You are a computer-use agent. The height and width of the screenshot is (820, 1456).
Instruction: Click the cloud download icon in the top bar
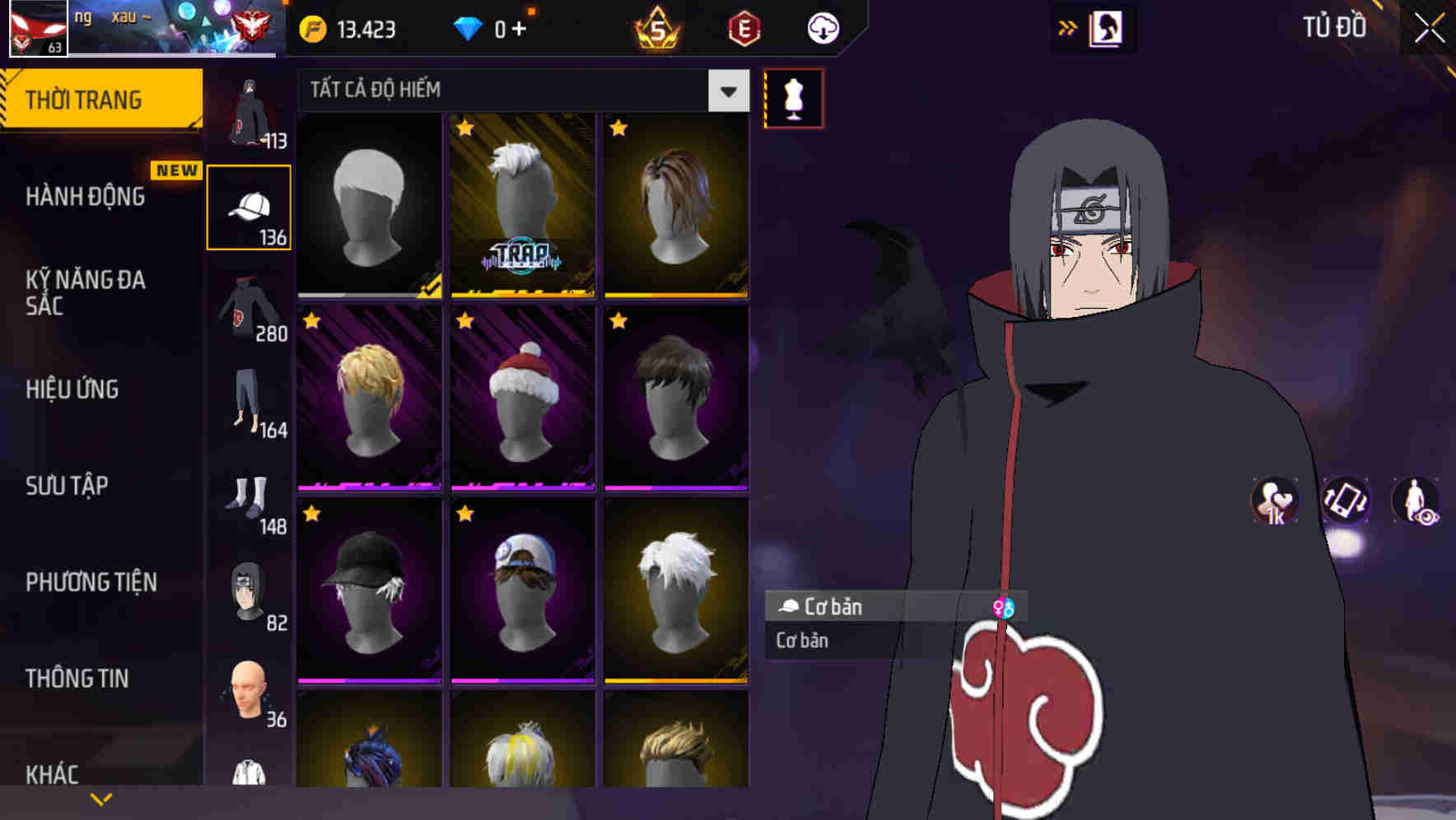coord(821,27)
